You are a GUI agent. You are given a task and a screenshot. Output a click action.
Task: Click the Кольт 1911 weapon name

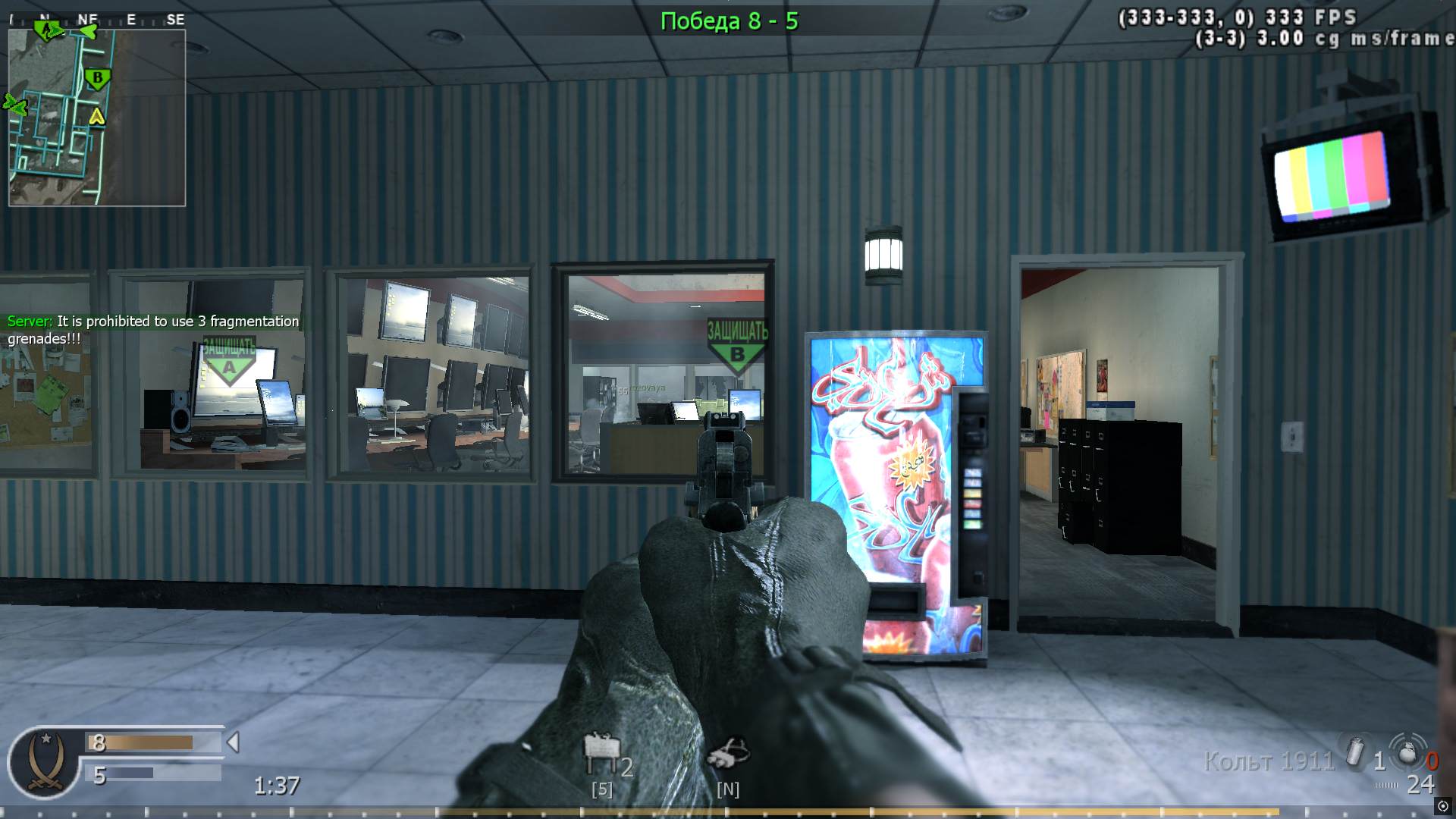click(x=1272, y=762)
